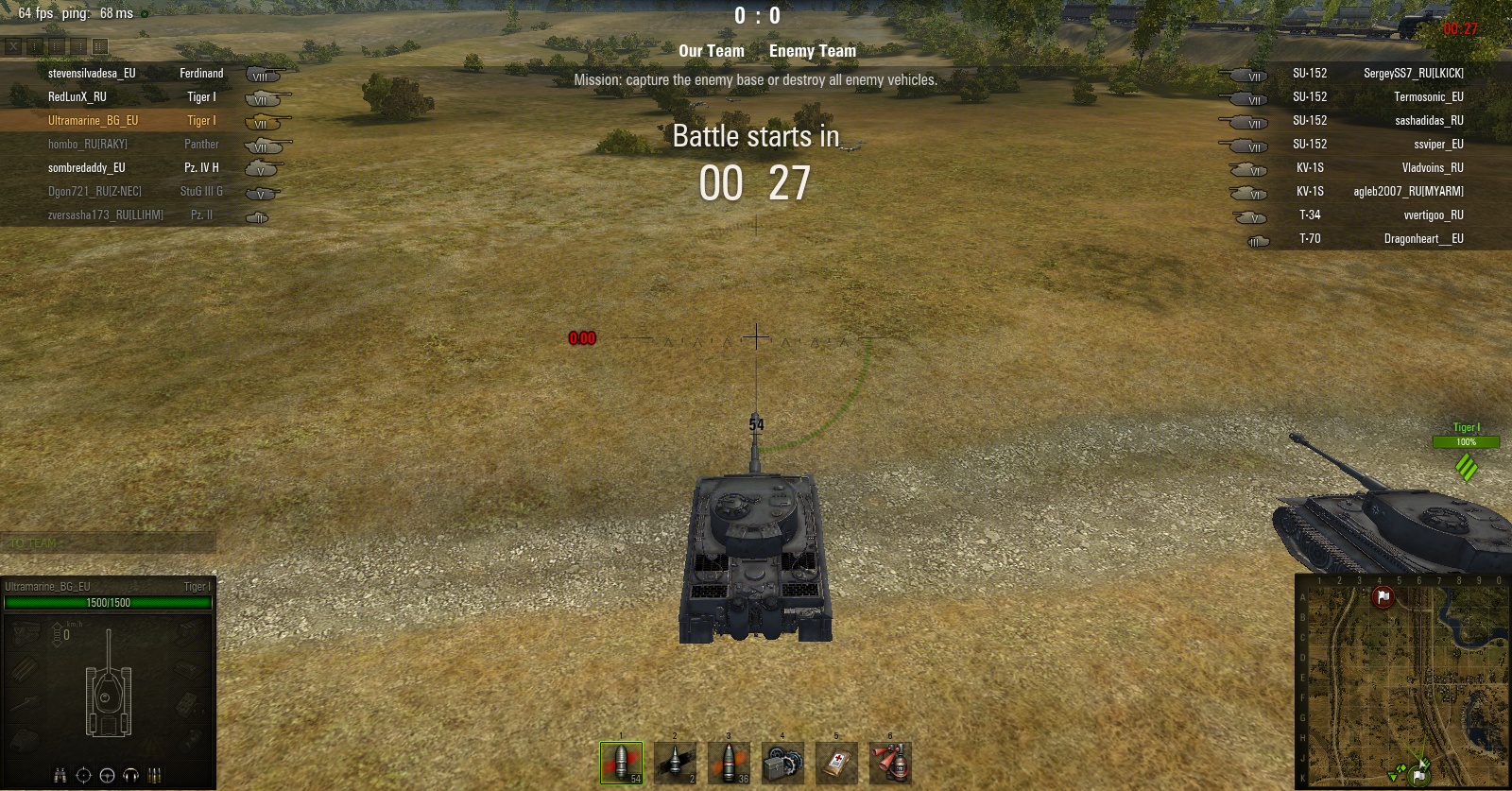Use the first aid kit consumable

[x=836, y=763]
